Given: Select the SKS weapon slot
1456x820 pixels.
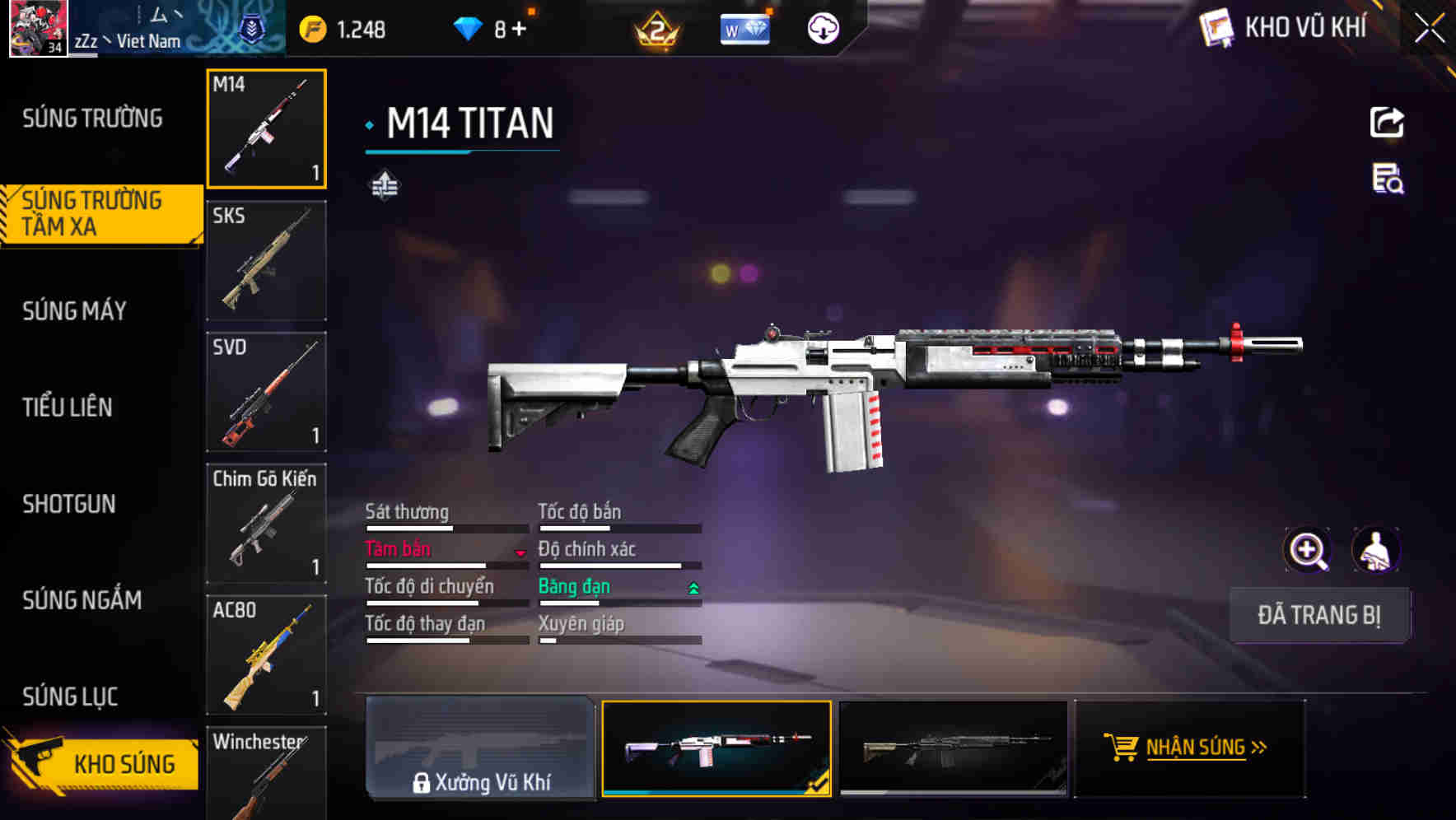Looking at the screenshot, I should click(266, 260).
